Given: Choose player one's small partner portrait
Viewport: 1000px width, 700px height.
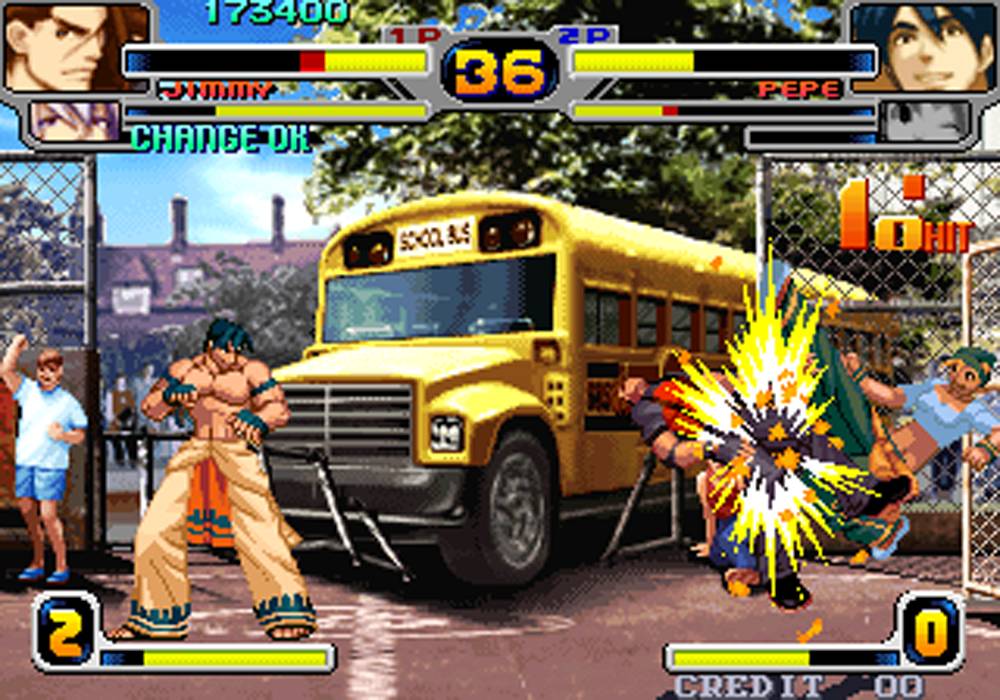Looking at the screenshot, I should (x=75, y=121).
